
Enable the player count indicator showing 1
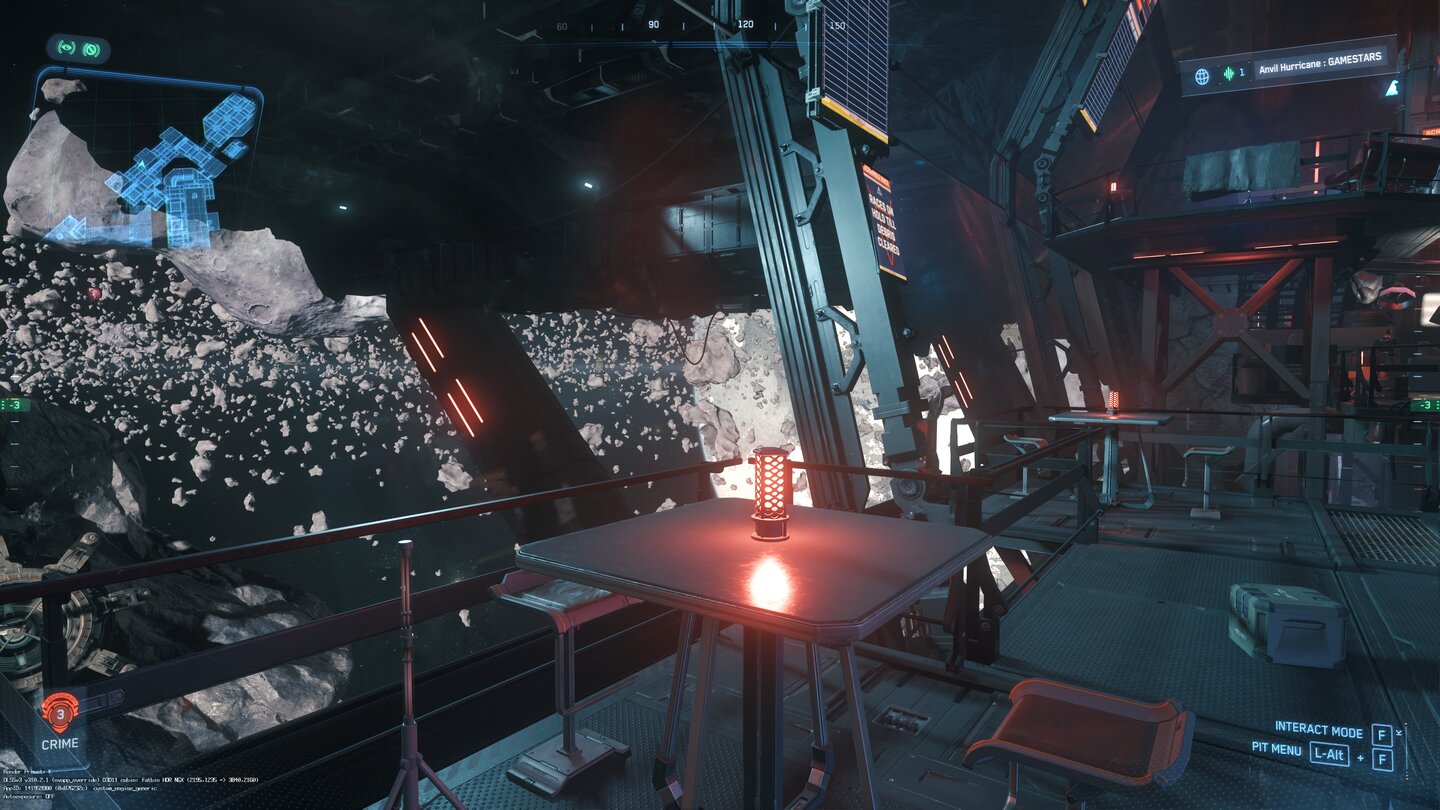pos(1242,73)
